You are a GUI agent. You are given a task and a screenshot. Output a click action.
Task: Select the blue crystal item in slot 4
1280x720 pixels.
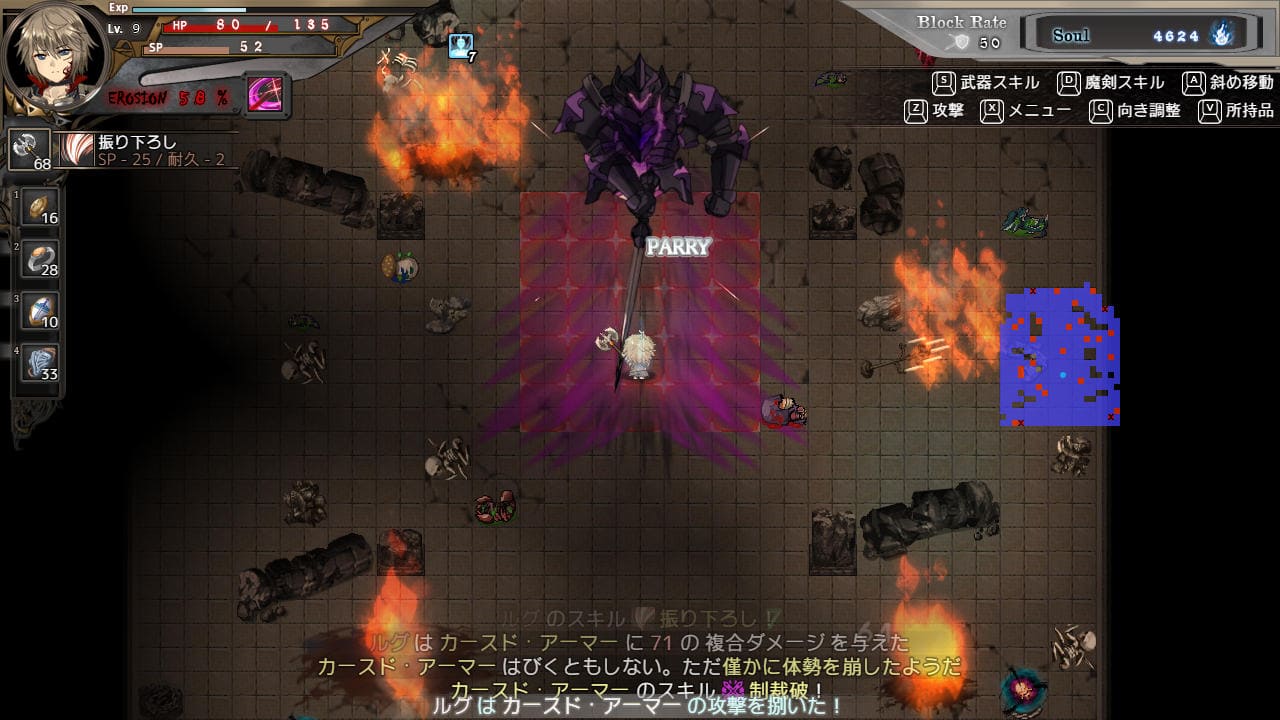40,362
